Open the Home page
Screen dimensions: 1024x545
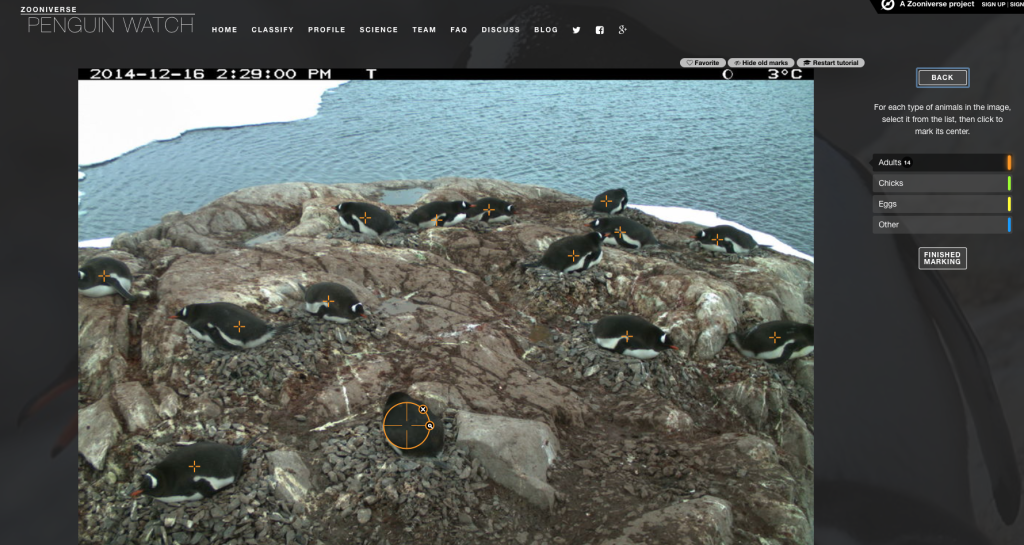[x=224, y=30]
